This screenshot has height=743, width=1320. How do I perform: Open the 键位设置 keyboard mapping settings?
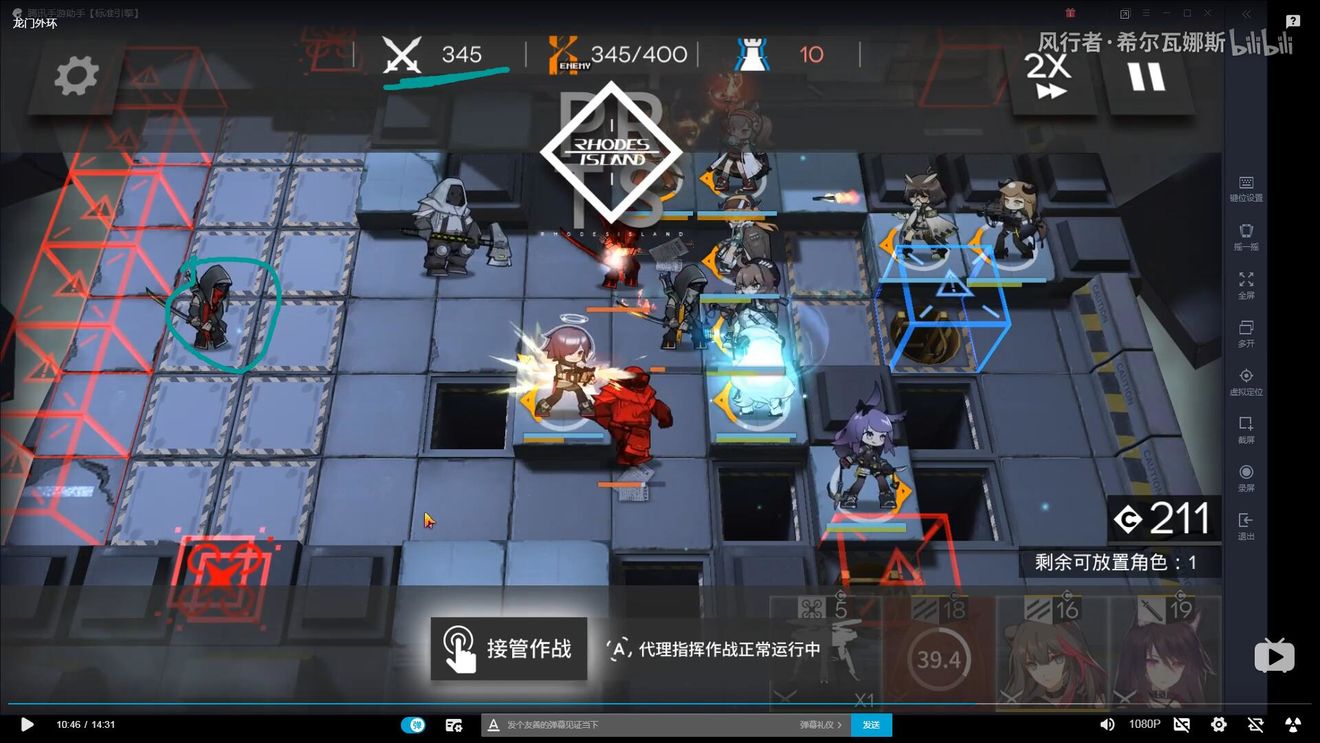click(x=1246, y=184)
